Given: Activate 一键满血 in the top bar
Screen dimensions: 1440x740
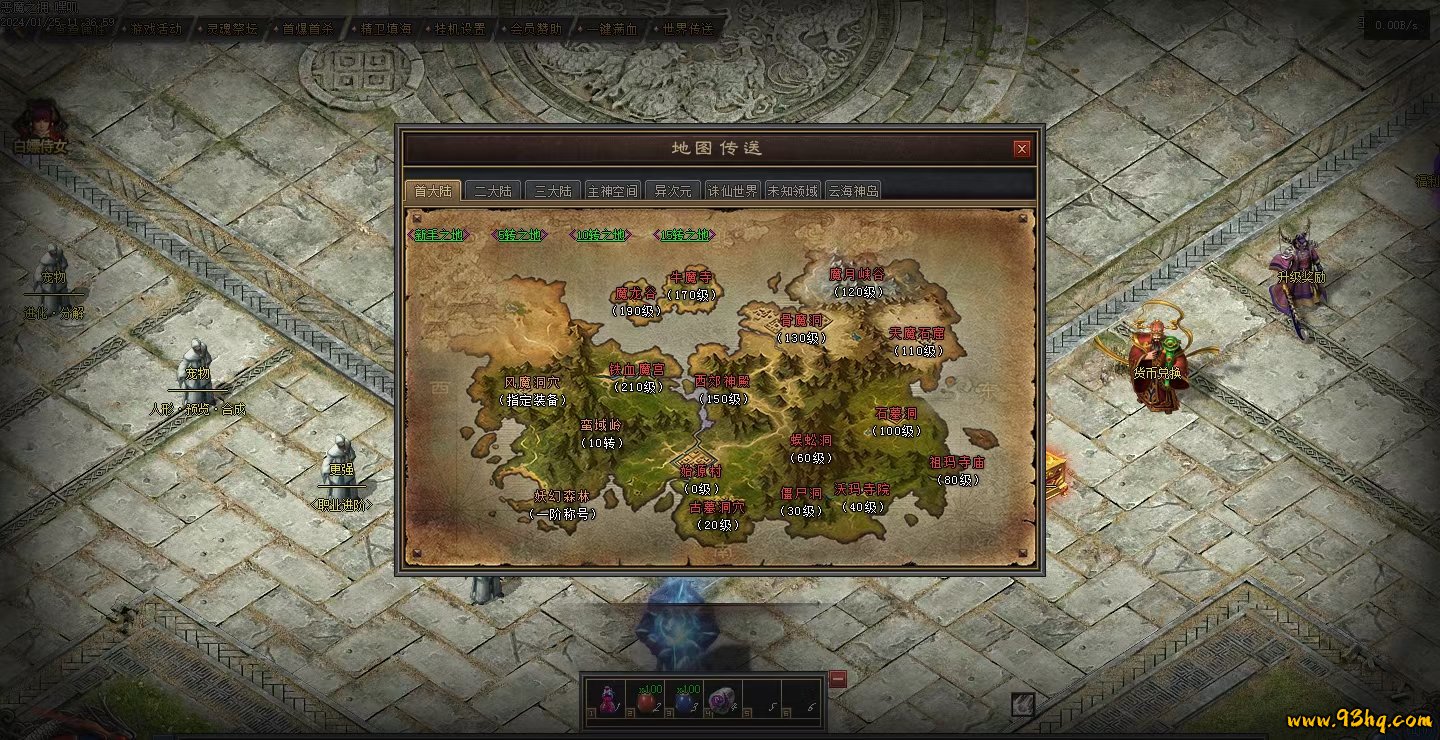Looking at the screenshot, I should pyautogui.click(x=614, y=29).
